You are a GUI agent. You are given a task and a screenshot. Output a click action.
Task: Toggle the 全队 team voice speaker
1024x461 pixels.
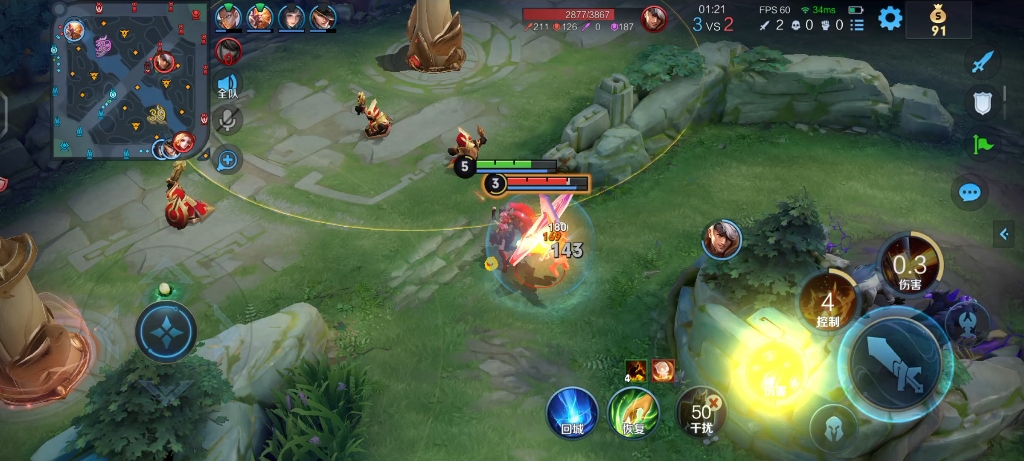coord(227,86)
